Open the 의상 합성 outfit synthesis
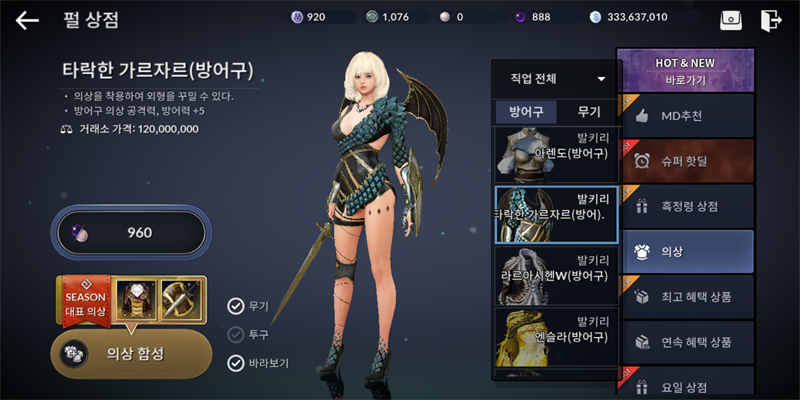This screenshot has width=800, height=400. pyautogui.click(x=131, y=353)
